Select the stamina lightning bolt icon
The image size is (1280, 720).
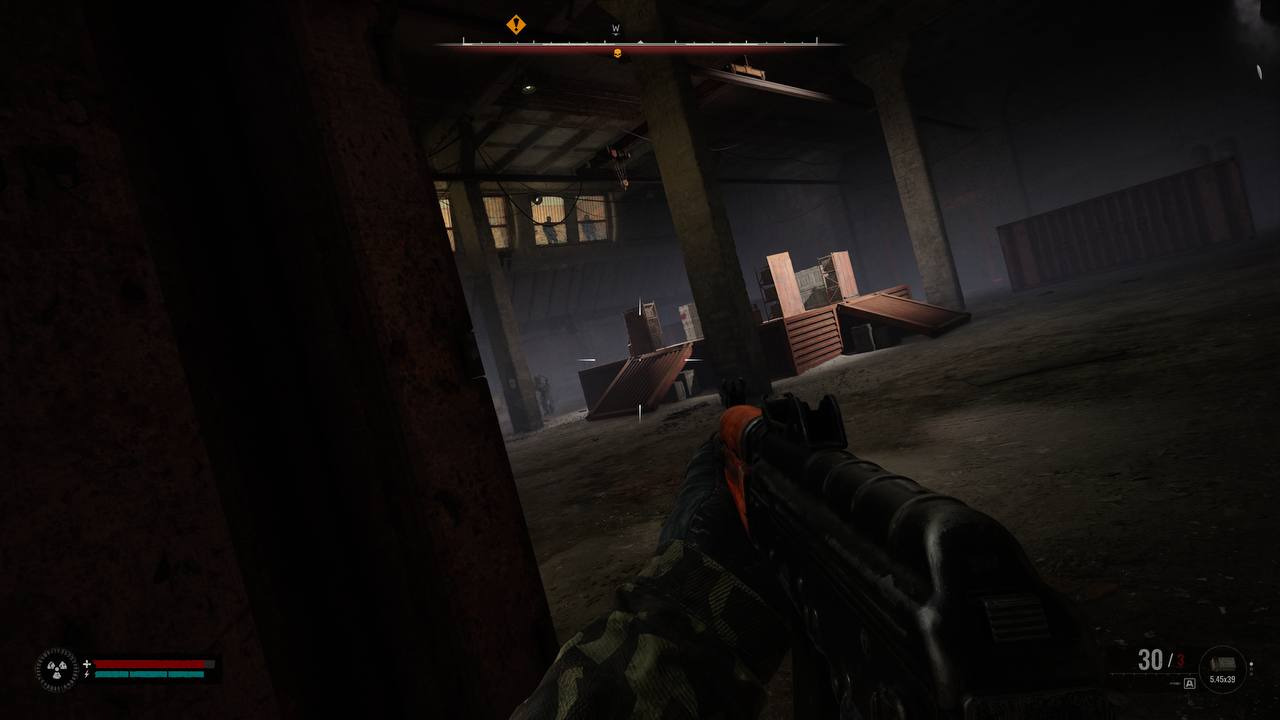(x=87, y=674)
